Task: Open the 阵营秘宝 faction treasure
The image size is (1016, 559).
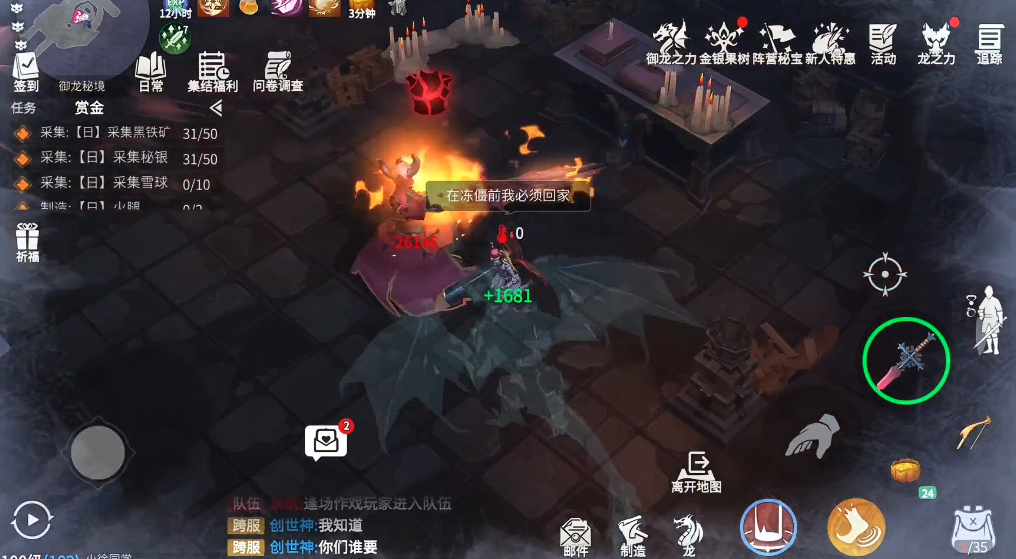Action: (777, 45)
